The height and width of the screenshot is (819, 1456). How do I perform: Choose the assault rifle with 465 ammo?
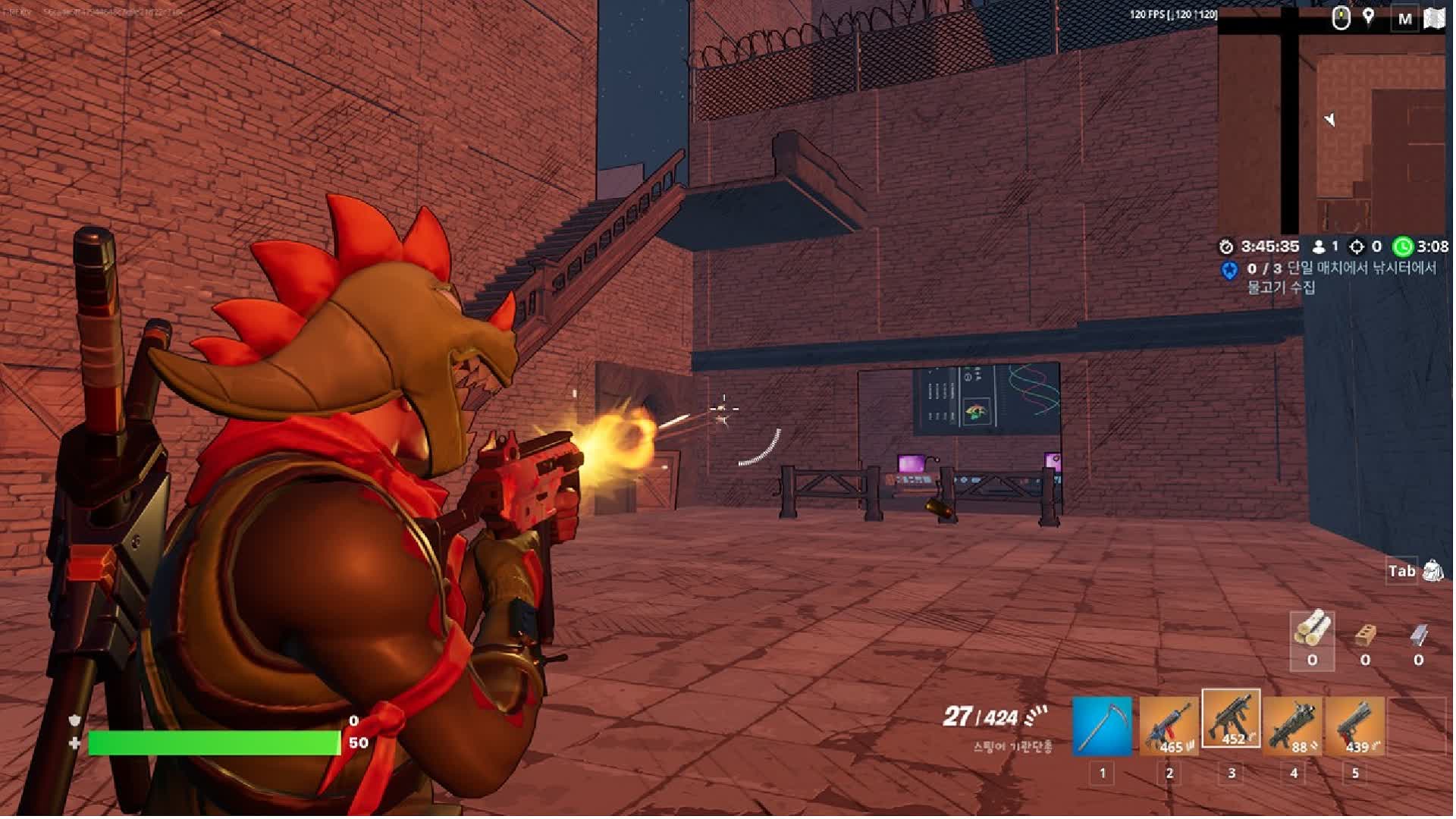tap(1169, 726)
